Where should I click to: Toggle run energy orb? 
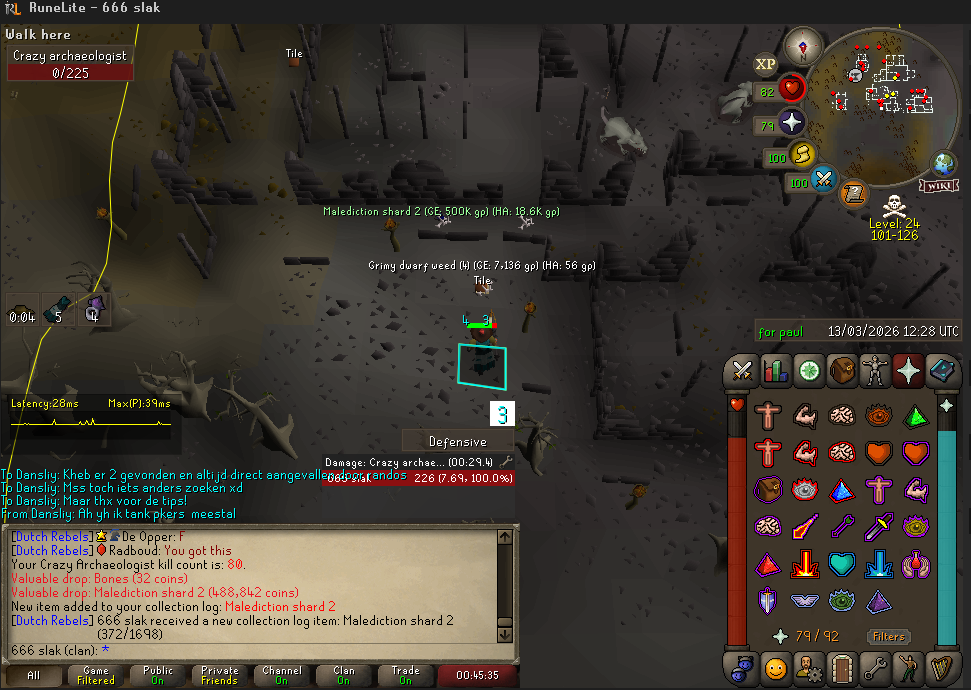[x=801, y=155]
